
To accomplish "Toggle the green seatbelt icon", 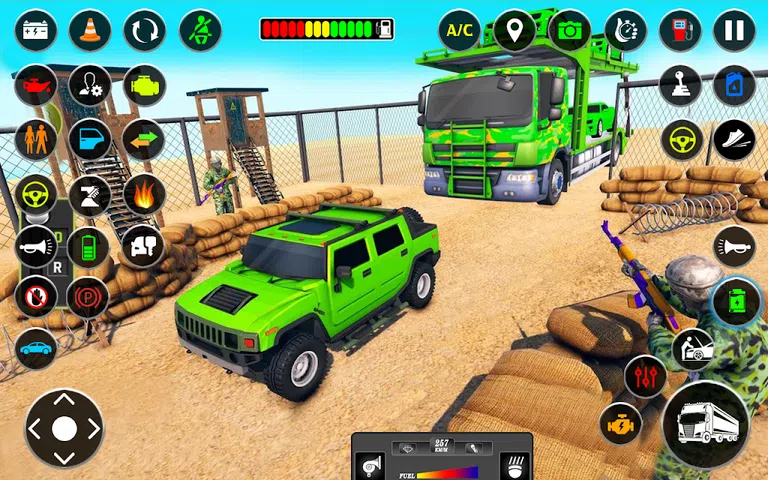I will [x=200, y=31].
